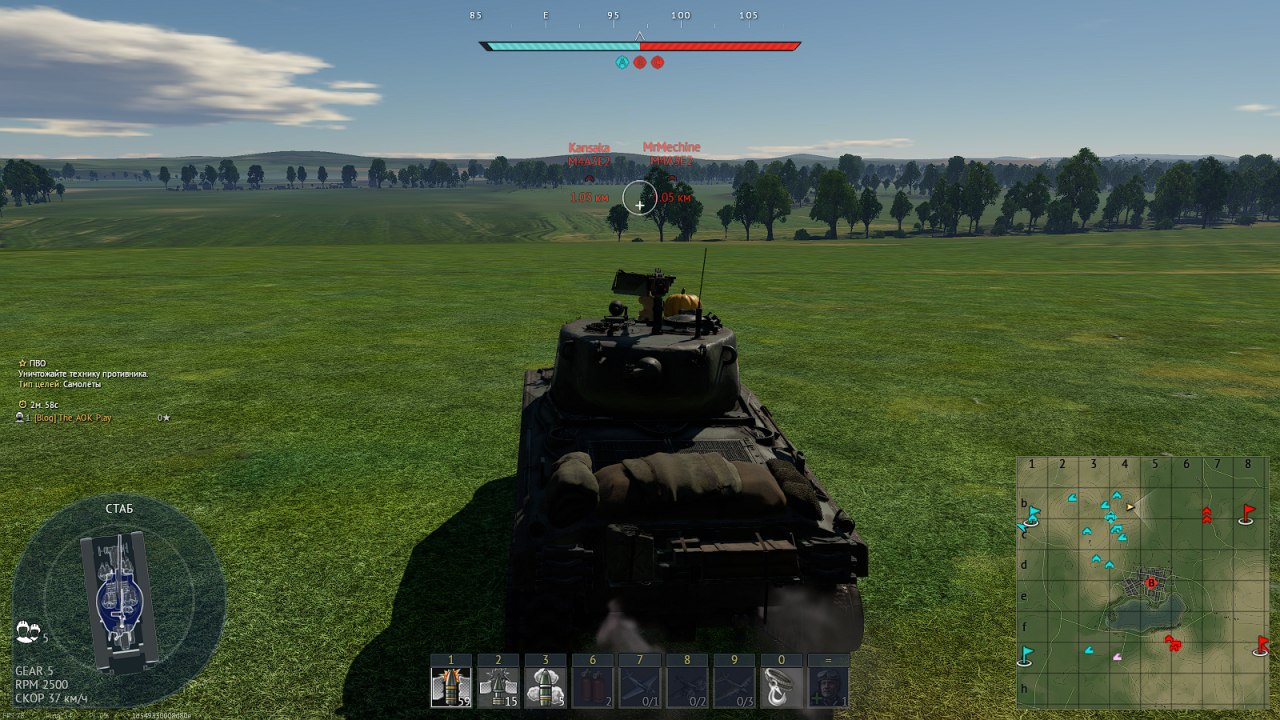Click the capture point indicators under the score bar
1280x720 pixels.
coord(640,62)
